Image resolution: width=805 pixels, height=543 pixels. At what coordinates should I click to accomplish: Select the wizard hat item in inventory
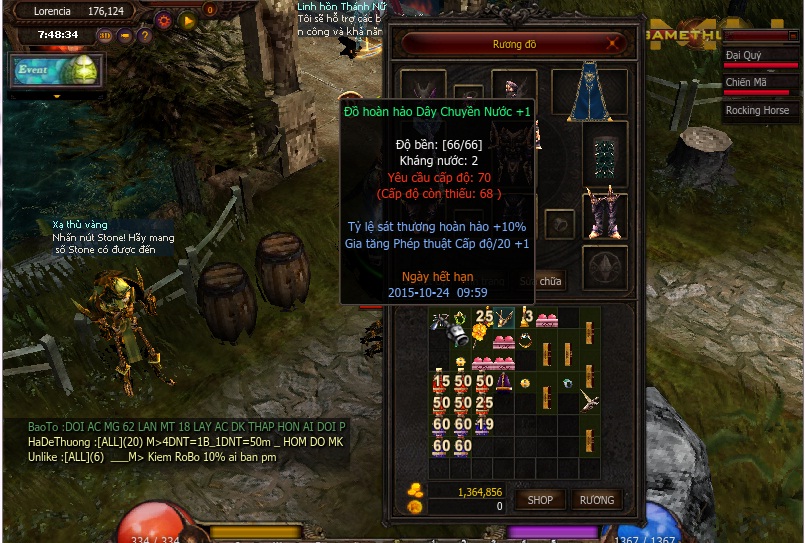pos(503,382)
